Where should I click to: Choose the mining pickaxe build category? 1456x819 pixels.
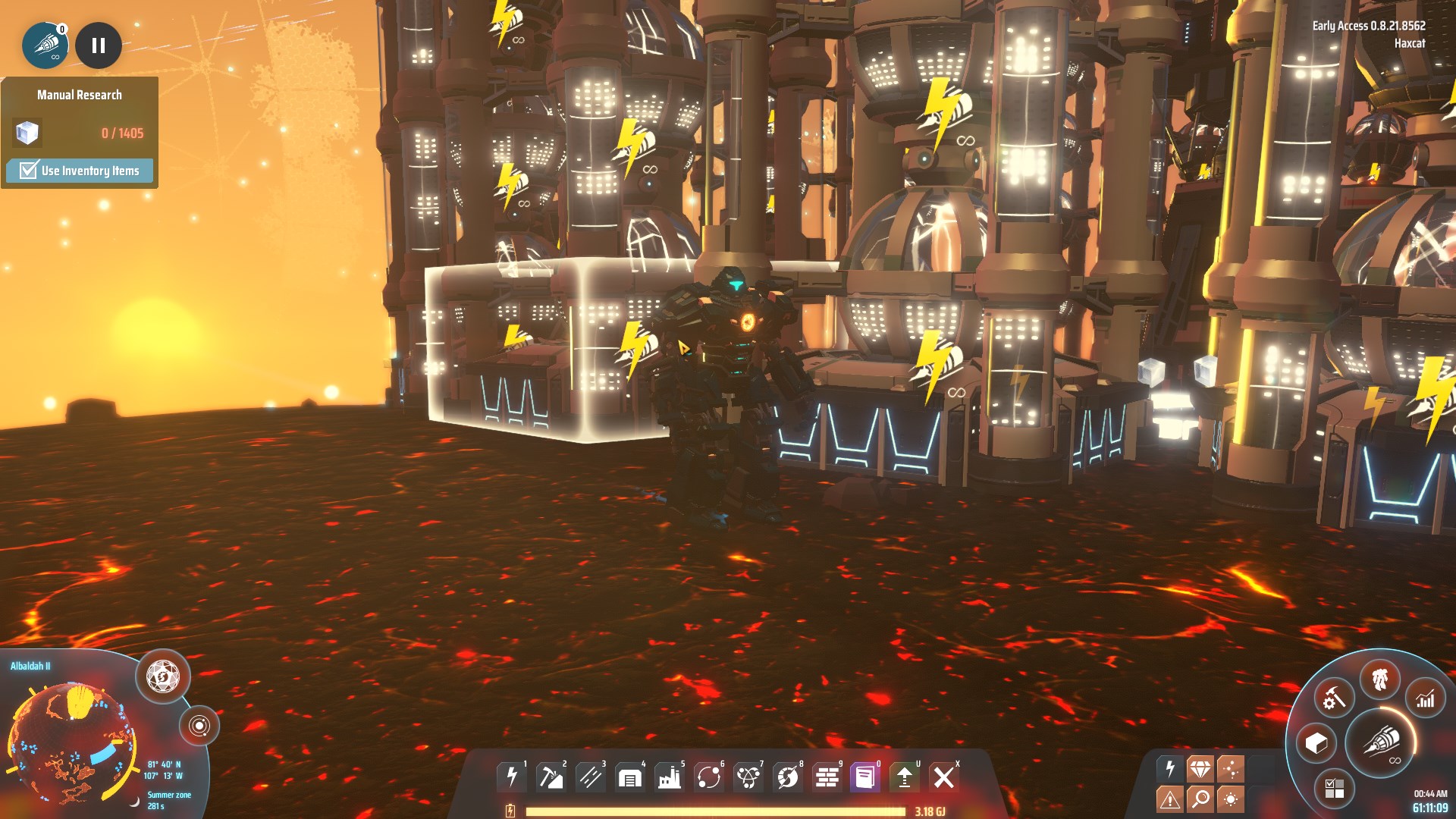click(x=551, y=777)
